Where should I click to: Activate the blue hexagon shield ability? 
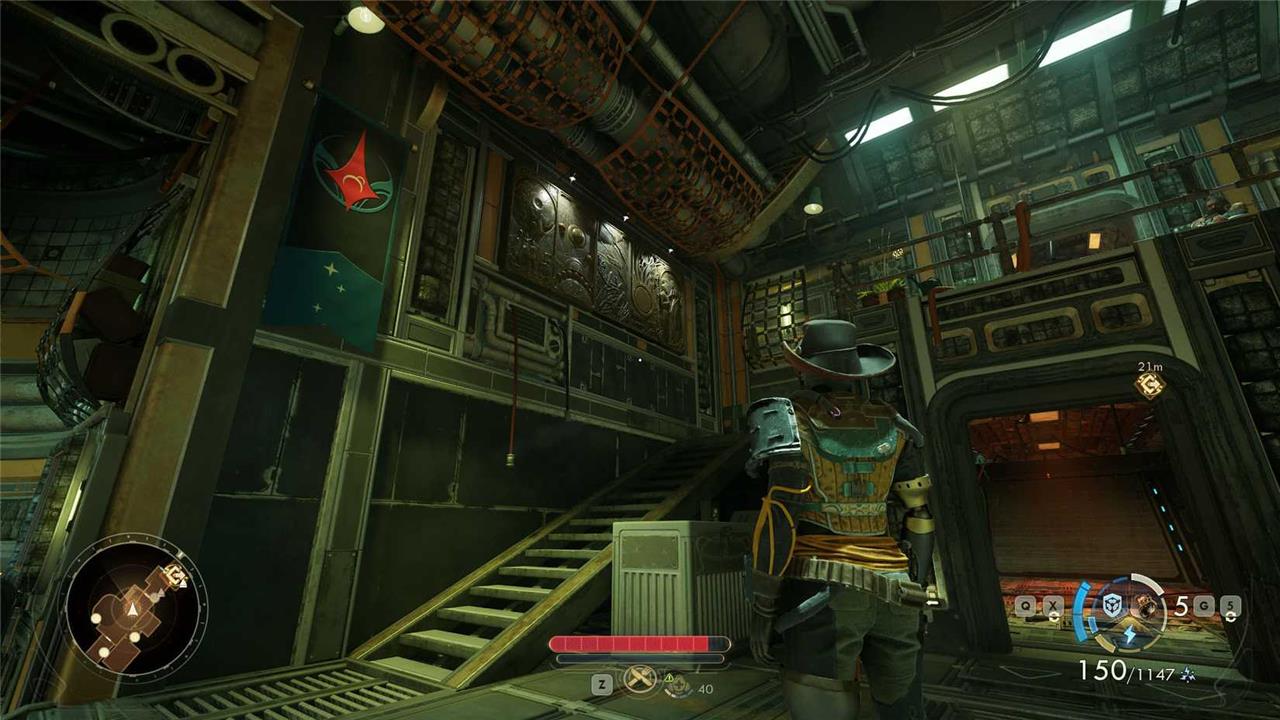tap(1111, 605)
